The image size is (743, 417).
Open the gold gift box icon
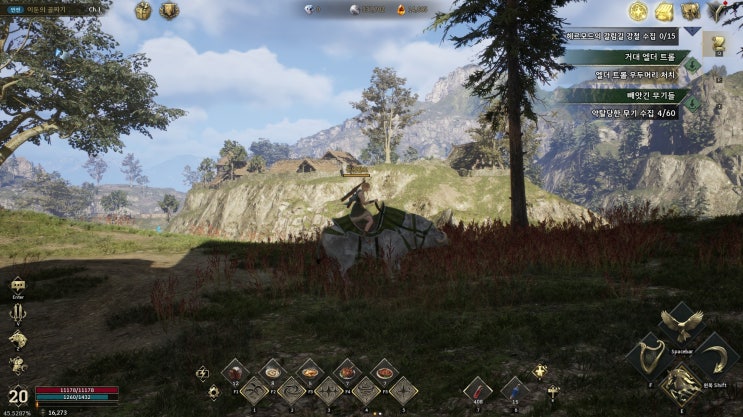pos(143,11)
